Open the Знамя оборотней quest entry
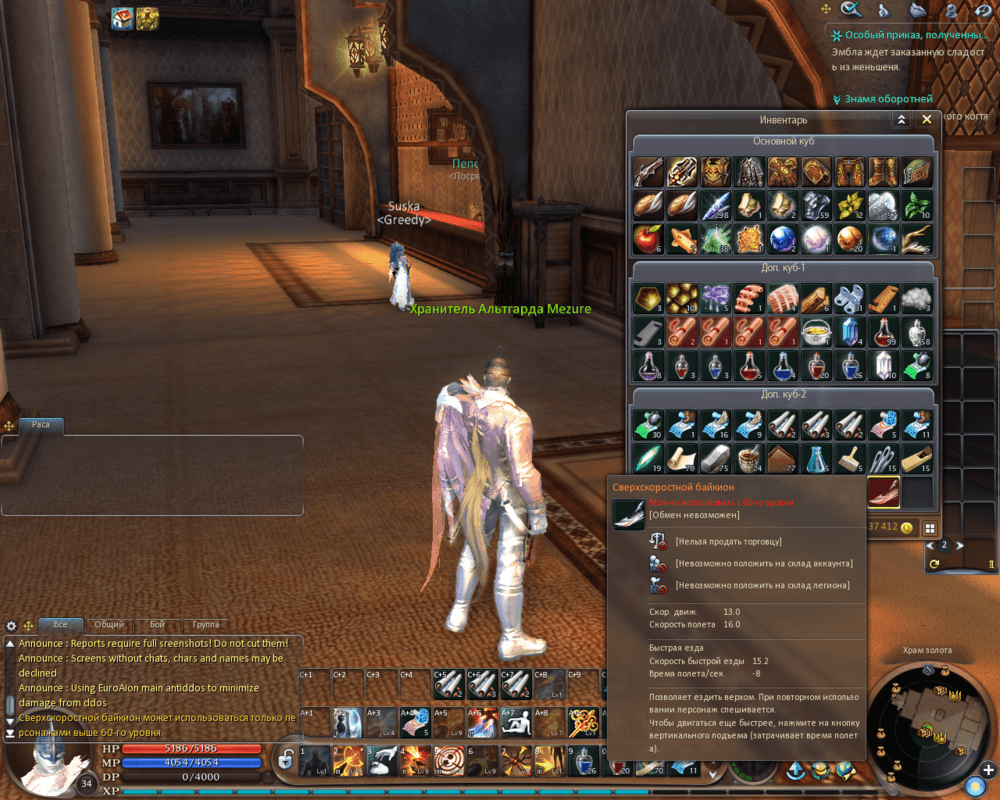 pos(888,99)
